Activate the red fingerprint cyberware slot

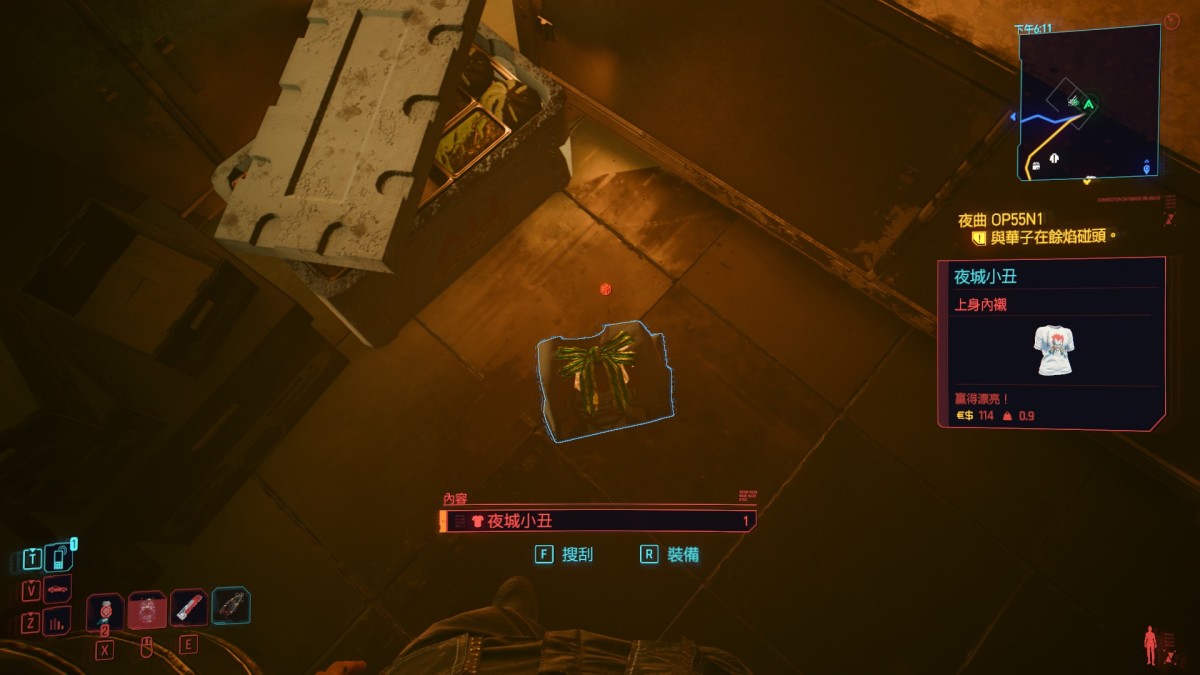147,609
